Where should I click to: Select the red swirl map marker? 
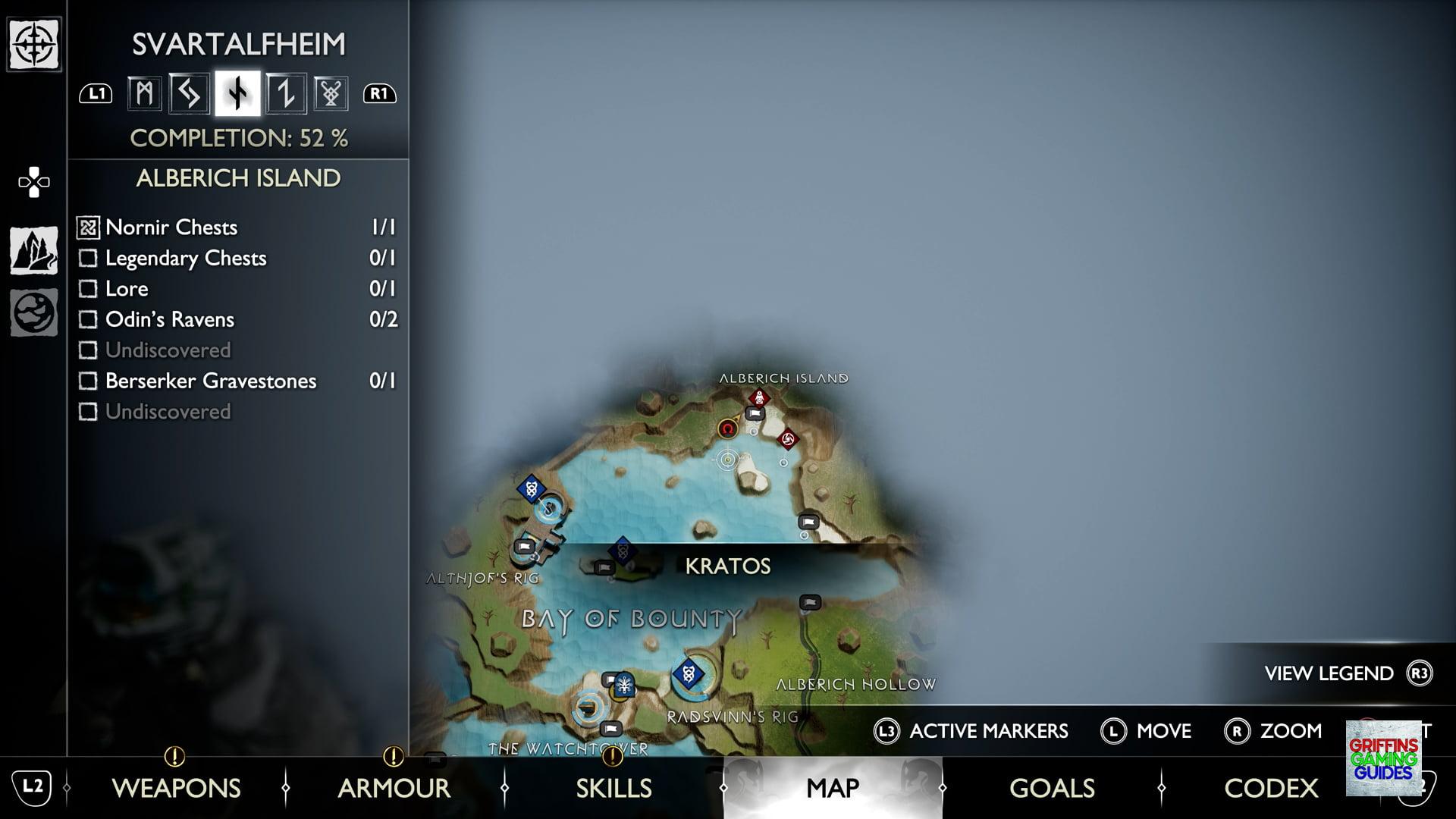787,439
